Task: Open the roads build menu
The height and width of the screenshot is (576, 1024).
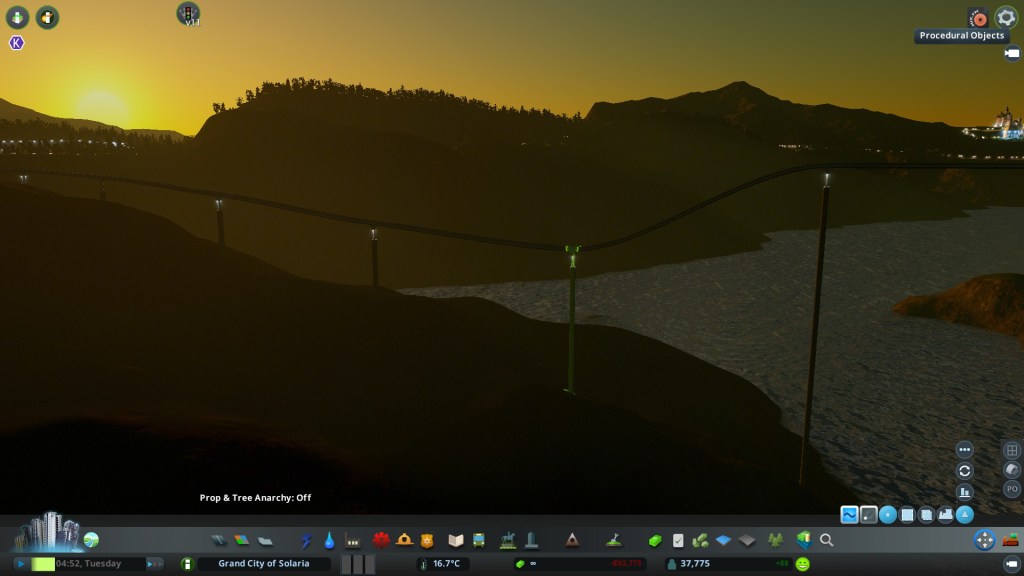Action: pyautogui.click(x=219, y=540)
